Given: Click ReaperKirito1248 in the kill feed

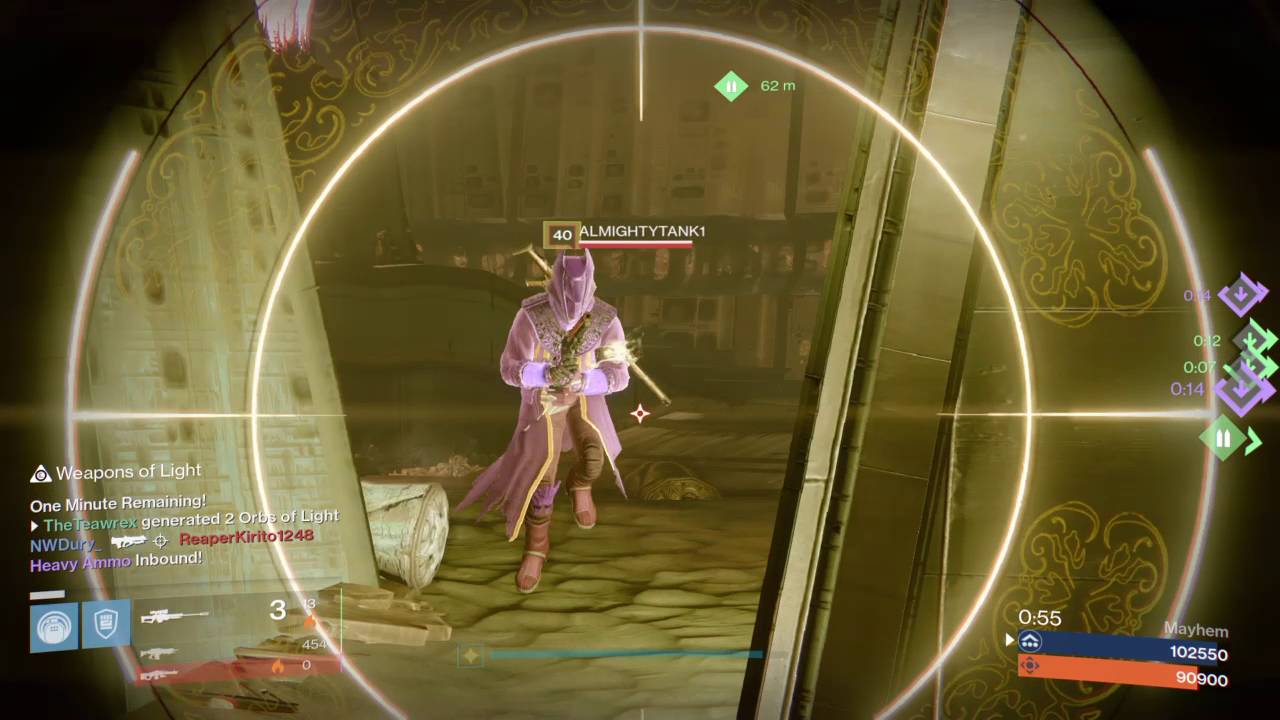Looking at the screenshot, I should click(x=246, y=537).
